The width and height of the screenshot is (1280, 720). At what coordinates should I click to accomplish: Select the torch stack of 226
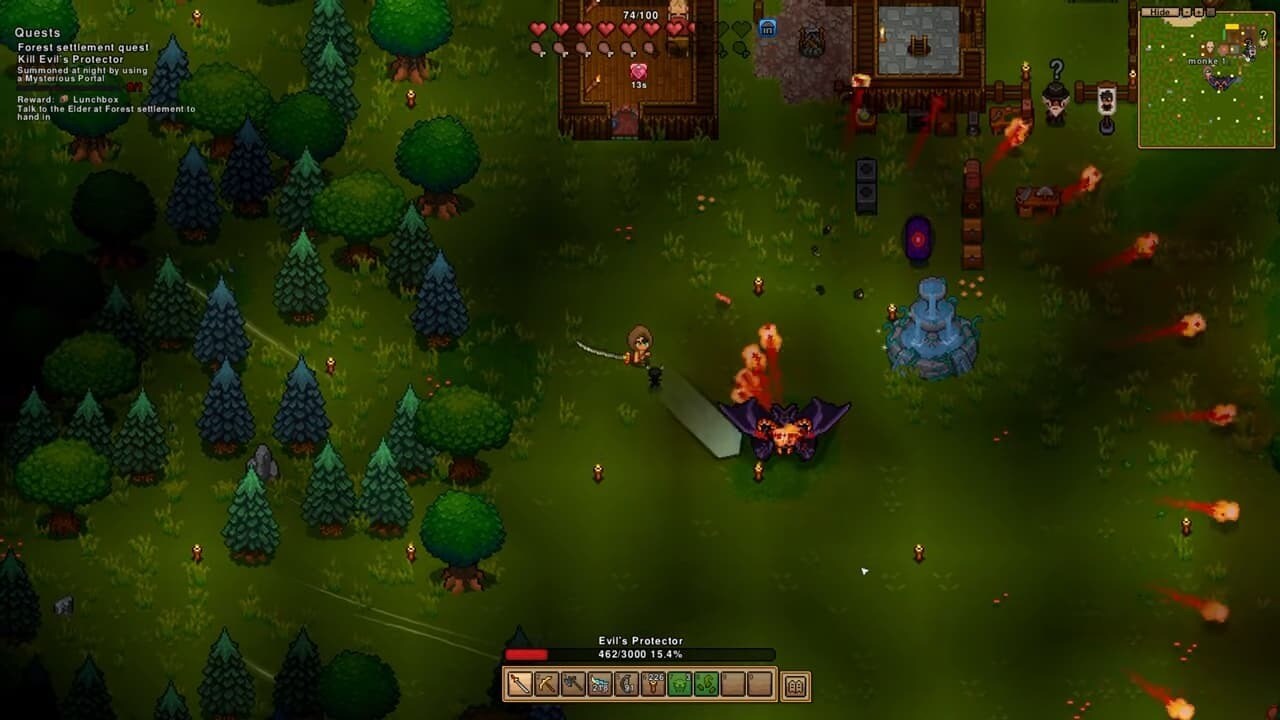click(654, 685)
